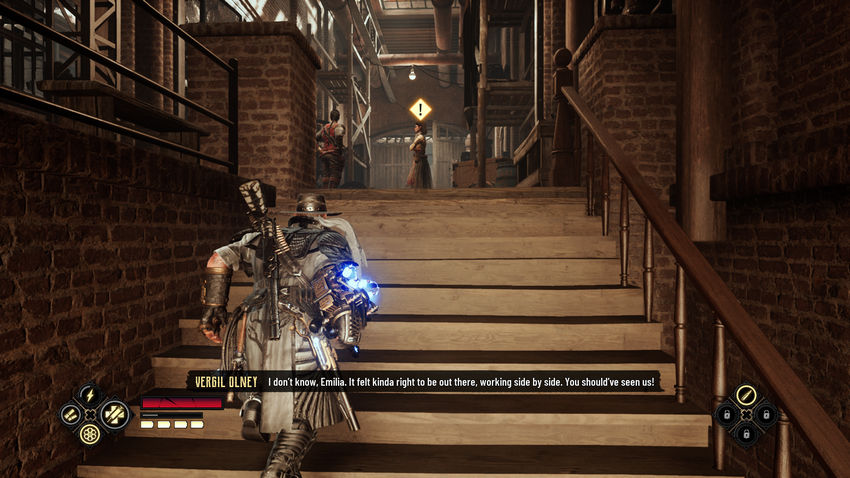
Task: Choose the revolver cylinder weapon slot
Action: tap(89, 435)
